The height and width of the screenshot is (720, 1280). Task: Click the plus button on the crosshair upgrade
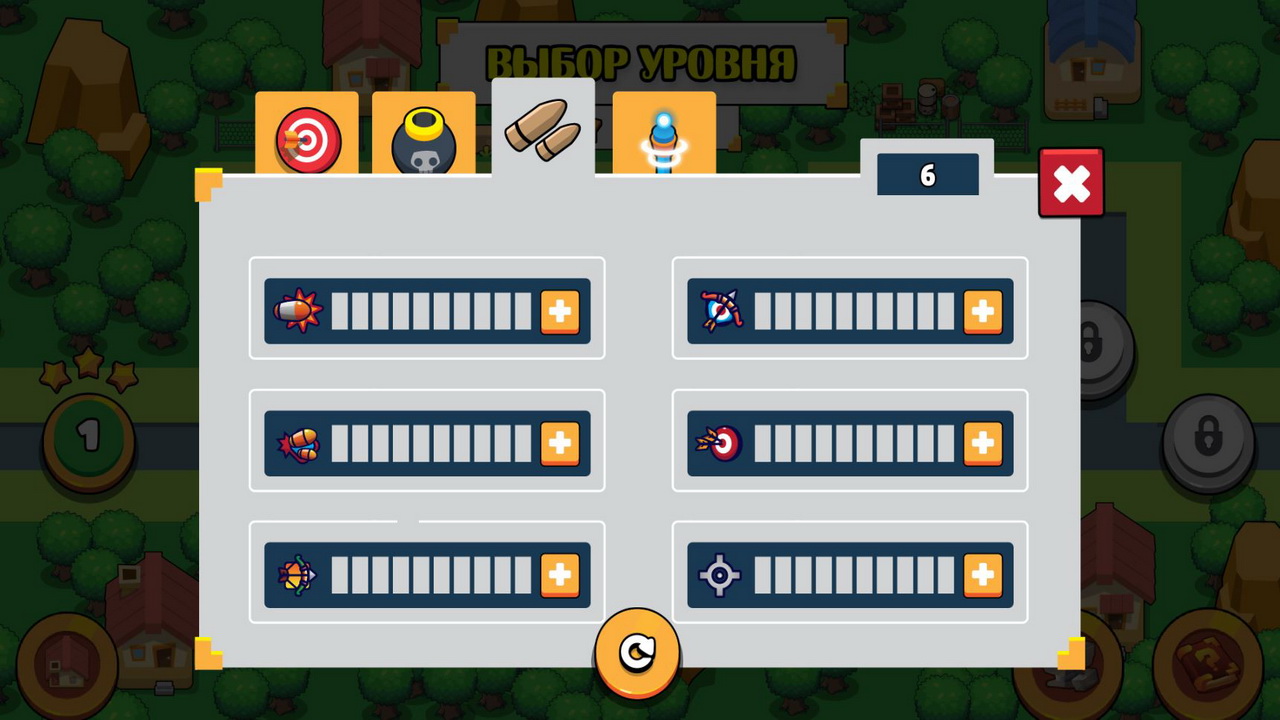point(983,575)
